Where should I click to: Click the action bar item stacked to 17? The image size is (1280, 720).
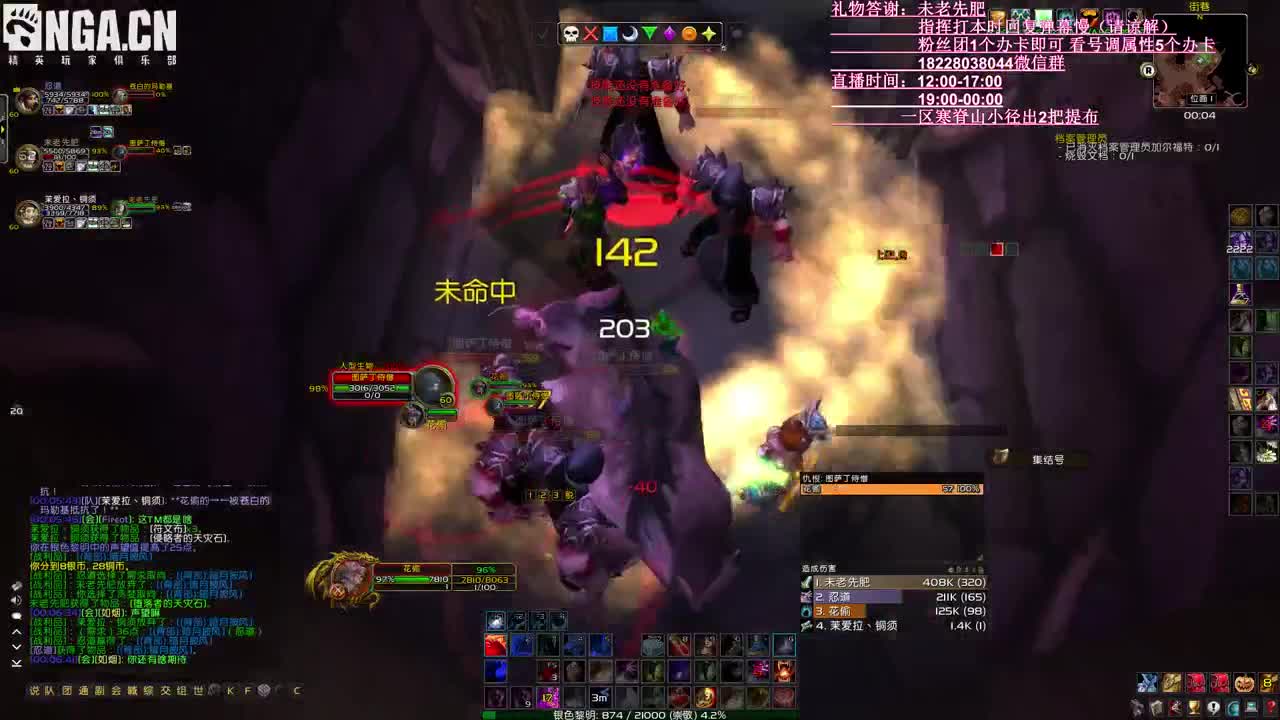(x=549, y=698)
